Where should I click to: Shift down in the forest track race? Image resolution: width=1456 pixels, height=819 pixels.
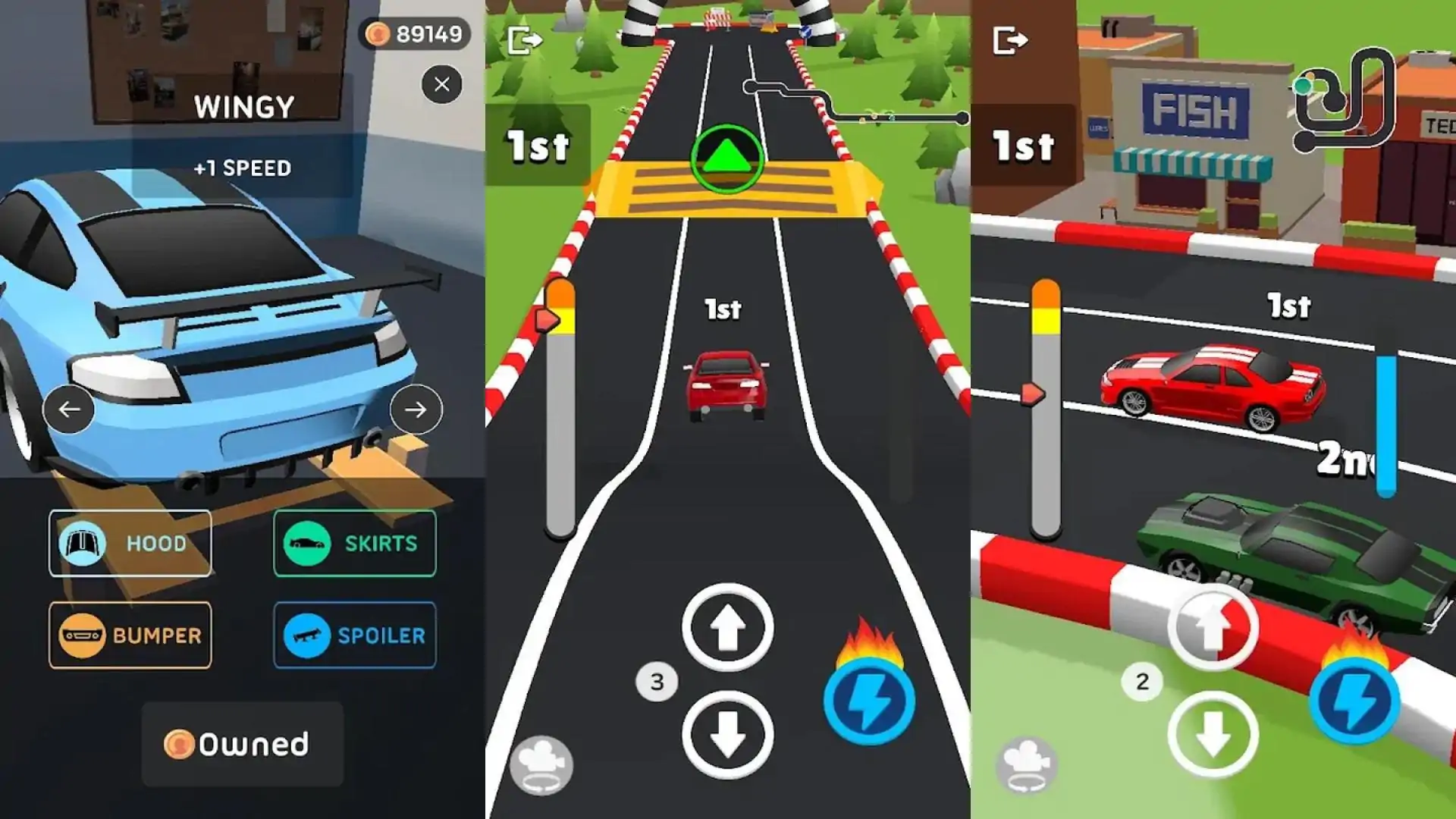point(727,734)
